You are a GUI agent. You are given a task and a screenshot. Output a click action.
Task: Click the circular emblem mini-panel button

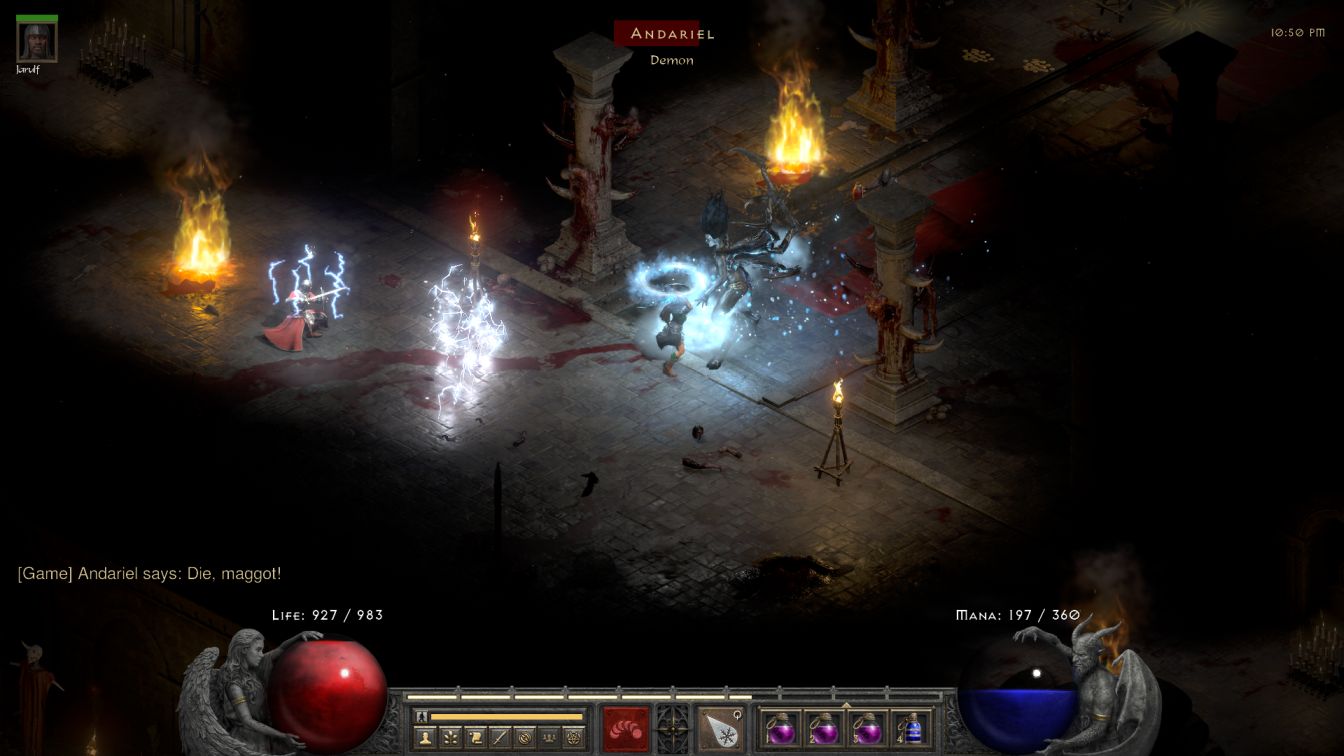(x=524, y=738)
